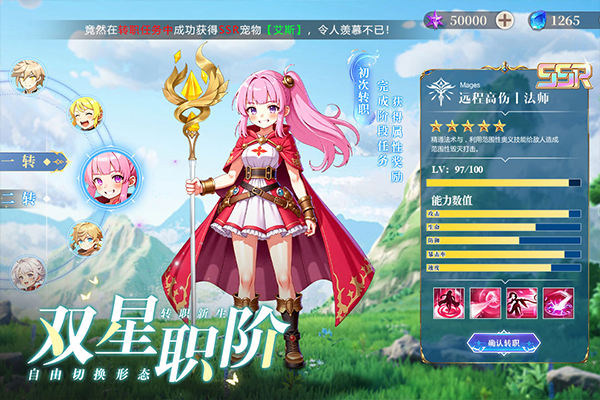Viewport: 600px width, 400px height.
Task: Open the blue gem currency counter
Action: [553, 19]
